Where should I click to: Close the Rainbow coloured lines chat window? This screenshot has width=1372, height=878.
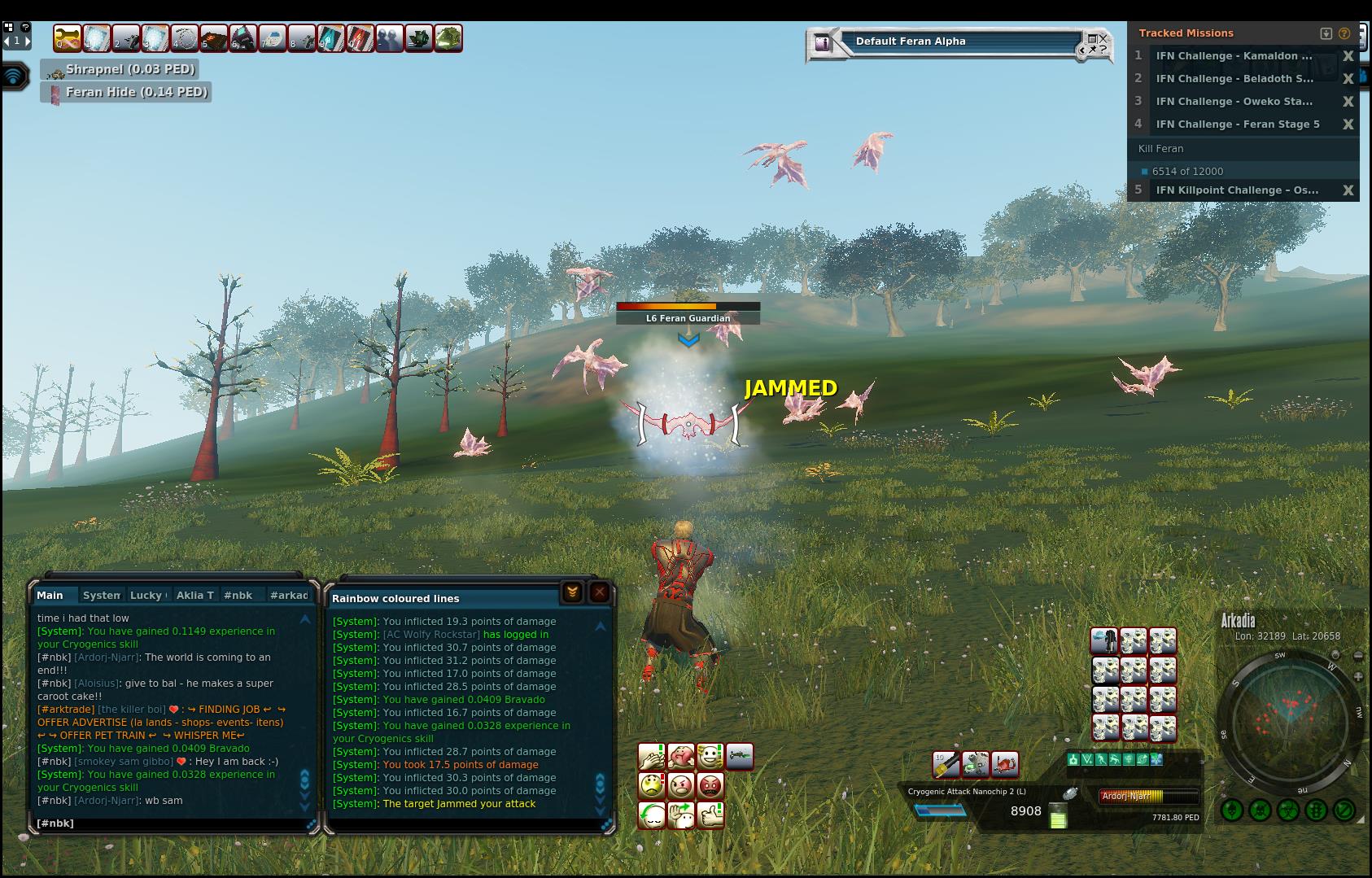pyautogui.click(x=600, y=593)
